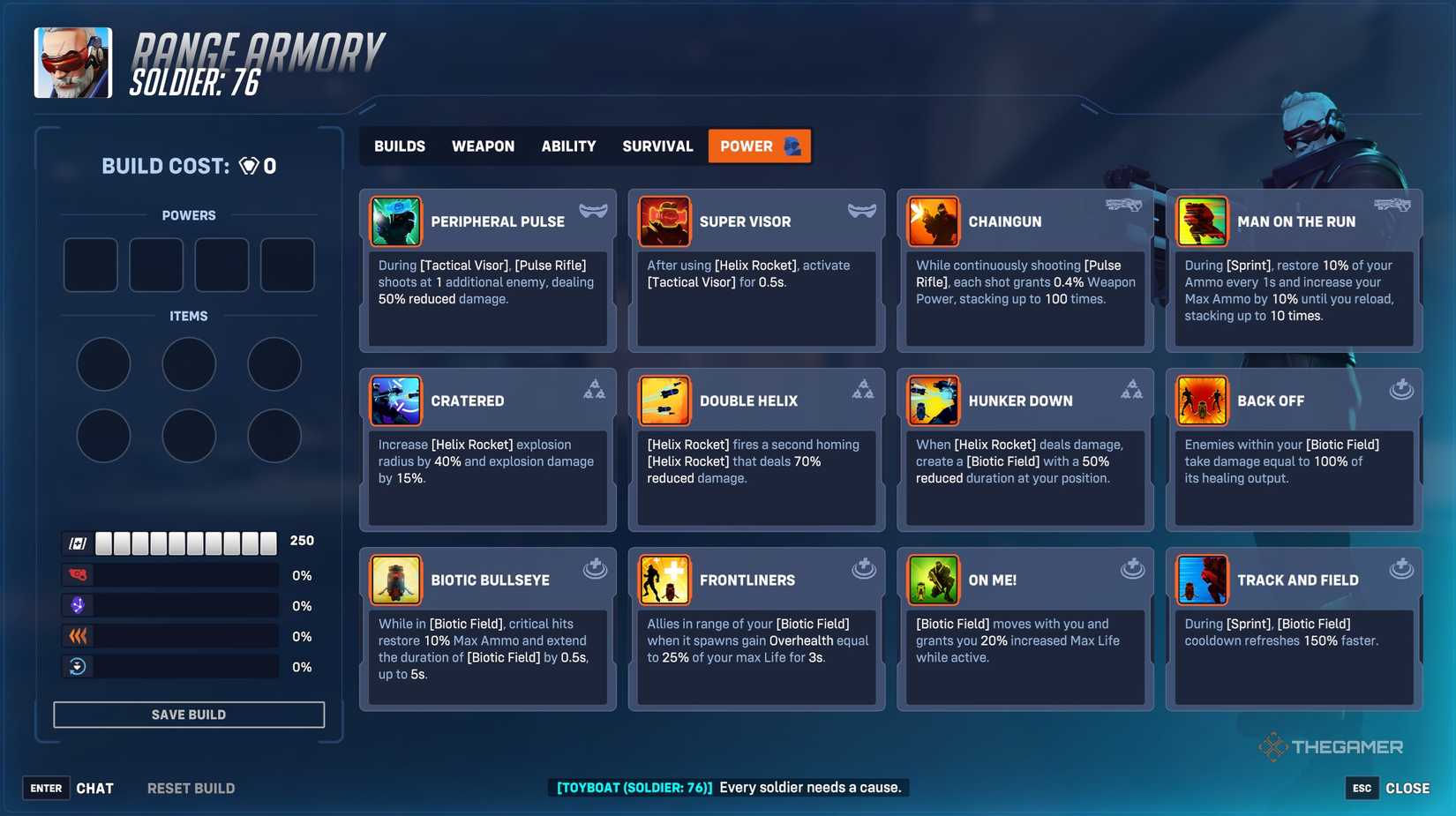1456x816 pixels.
Task: Click the Hunker Down power icon
Action: click(x=934, y=401)
